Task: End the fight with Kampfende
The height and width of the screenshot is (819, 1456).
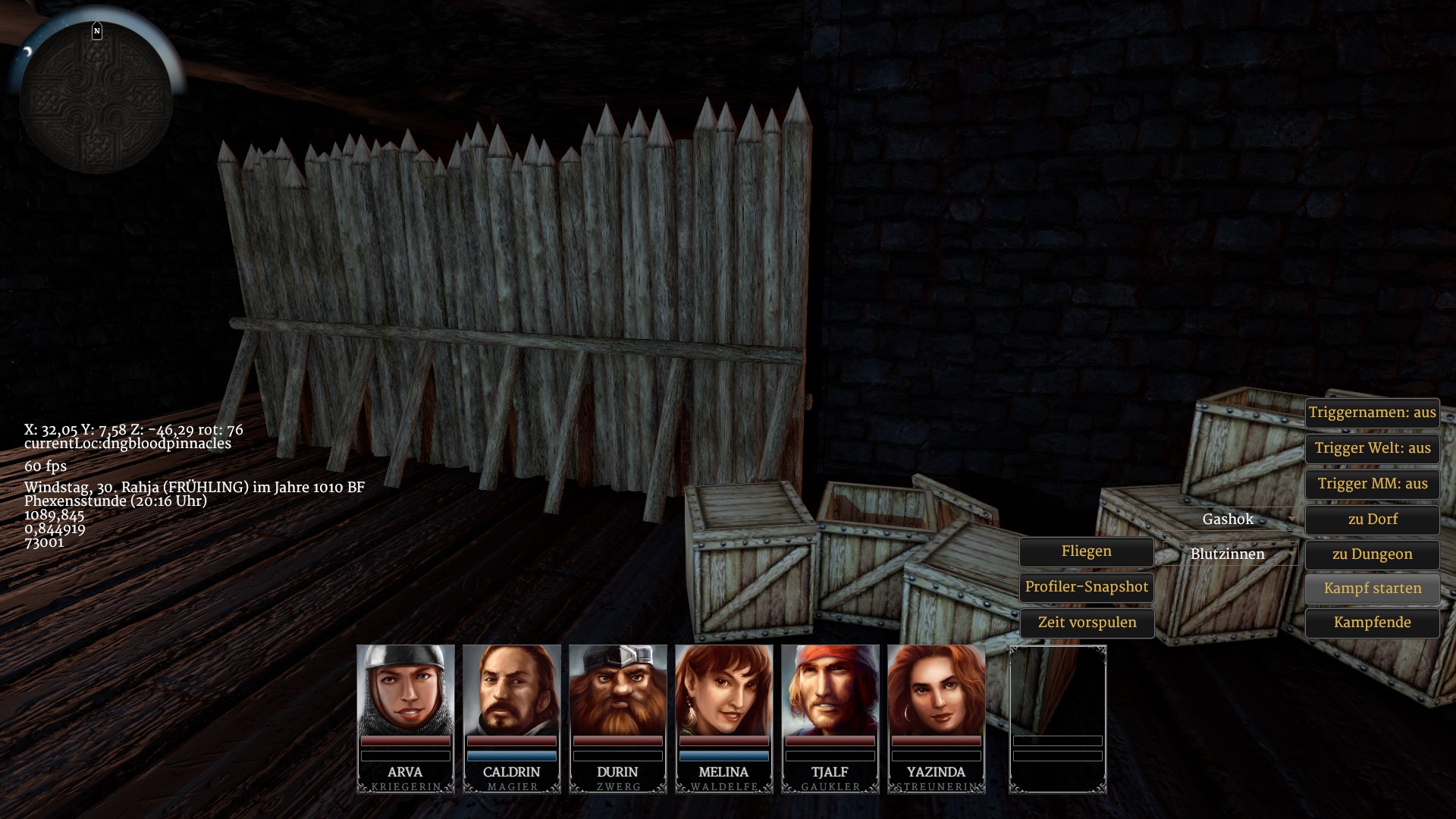Action: pos(1372,623)
